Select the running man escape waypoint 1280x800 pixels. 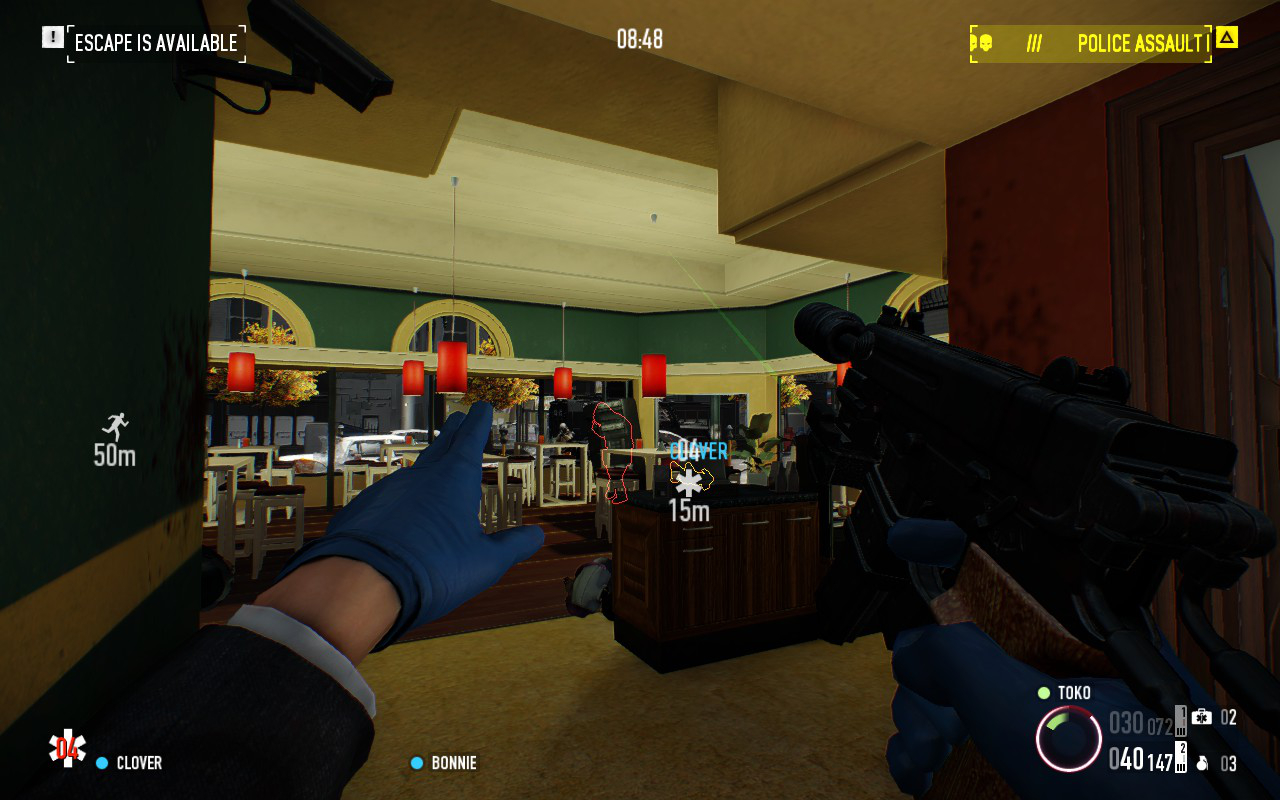tap(116, 427)
